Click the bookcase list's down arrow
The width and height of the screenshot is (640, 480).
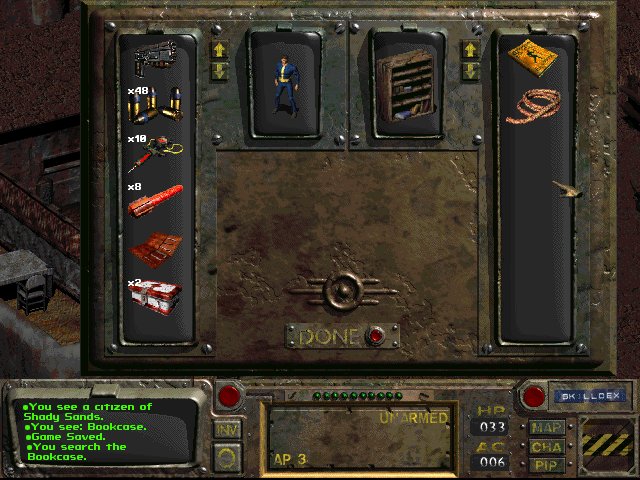tap(469, 70)
